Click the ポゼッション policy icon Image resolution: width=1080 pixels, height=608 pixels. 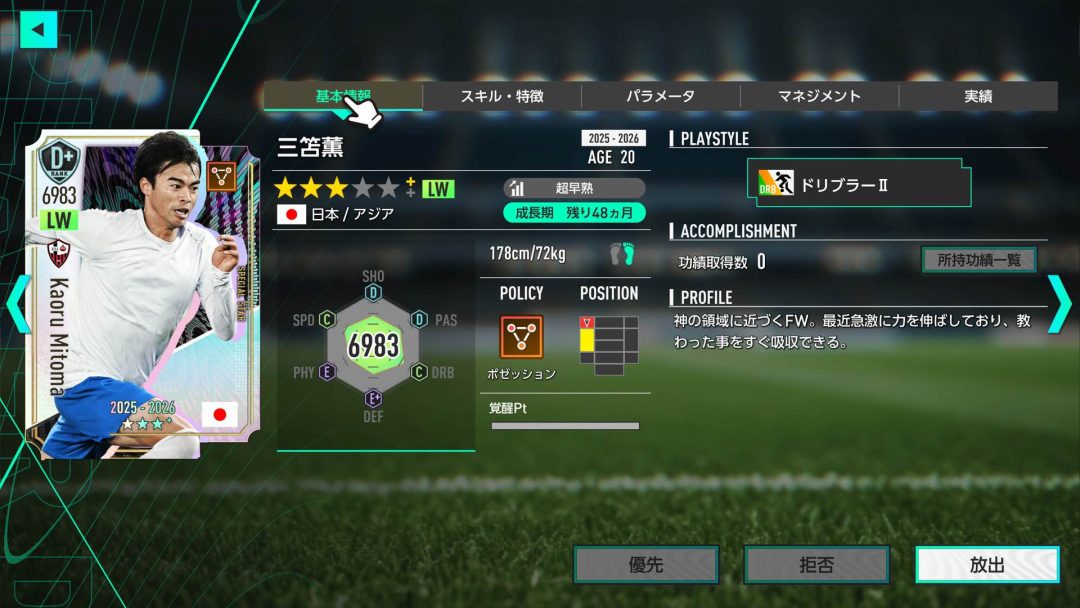pyautogui.click(x=521, y=337)
